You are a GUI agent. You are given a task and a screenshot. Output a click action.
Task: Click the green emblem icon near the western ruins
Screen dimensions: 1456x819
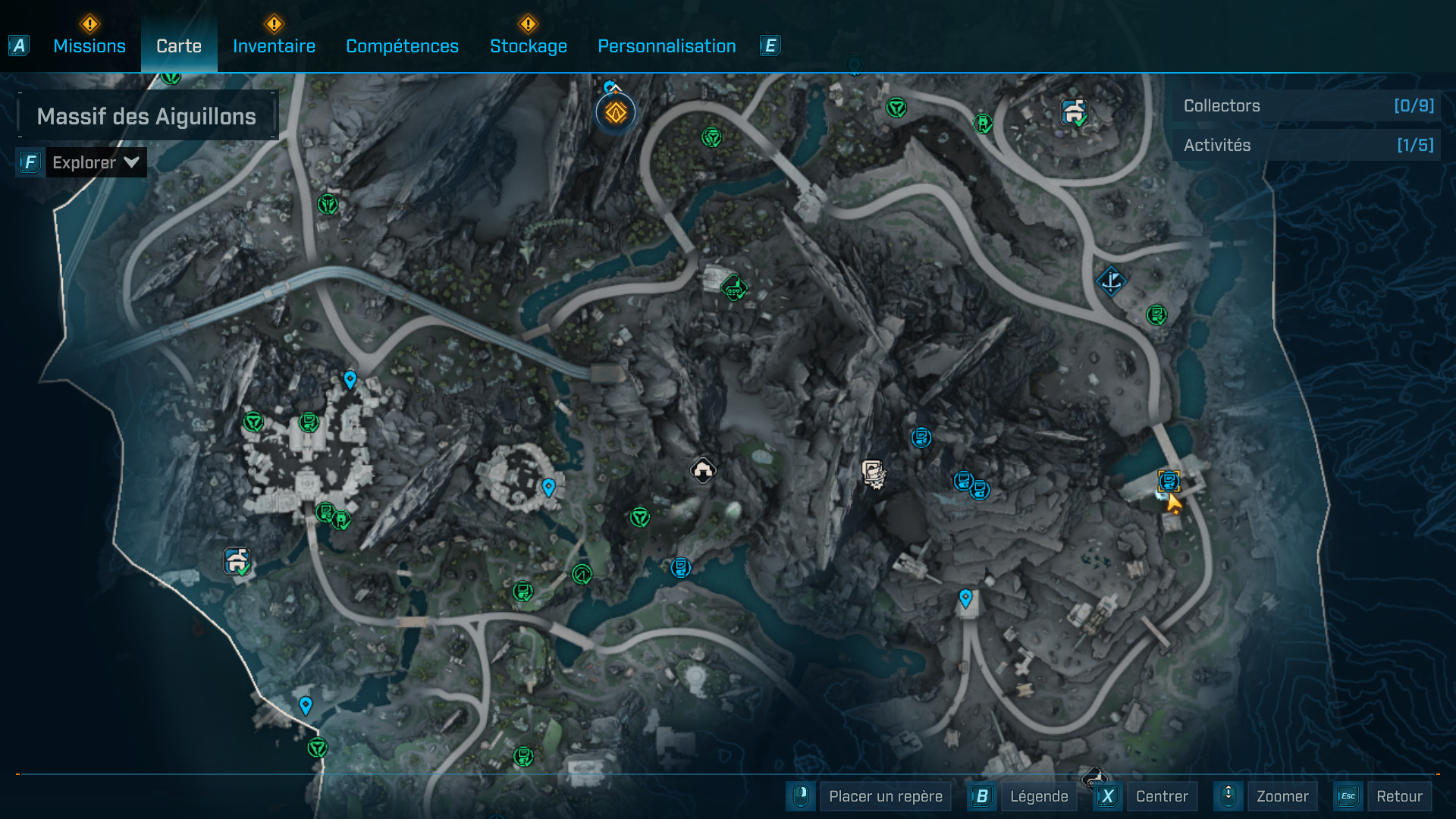(253, 422)
